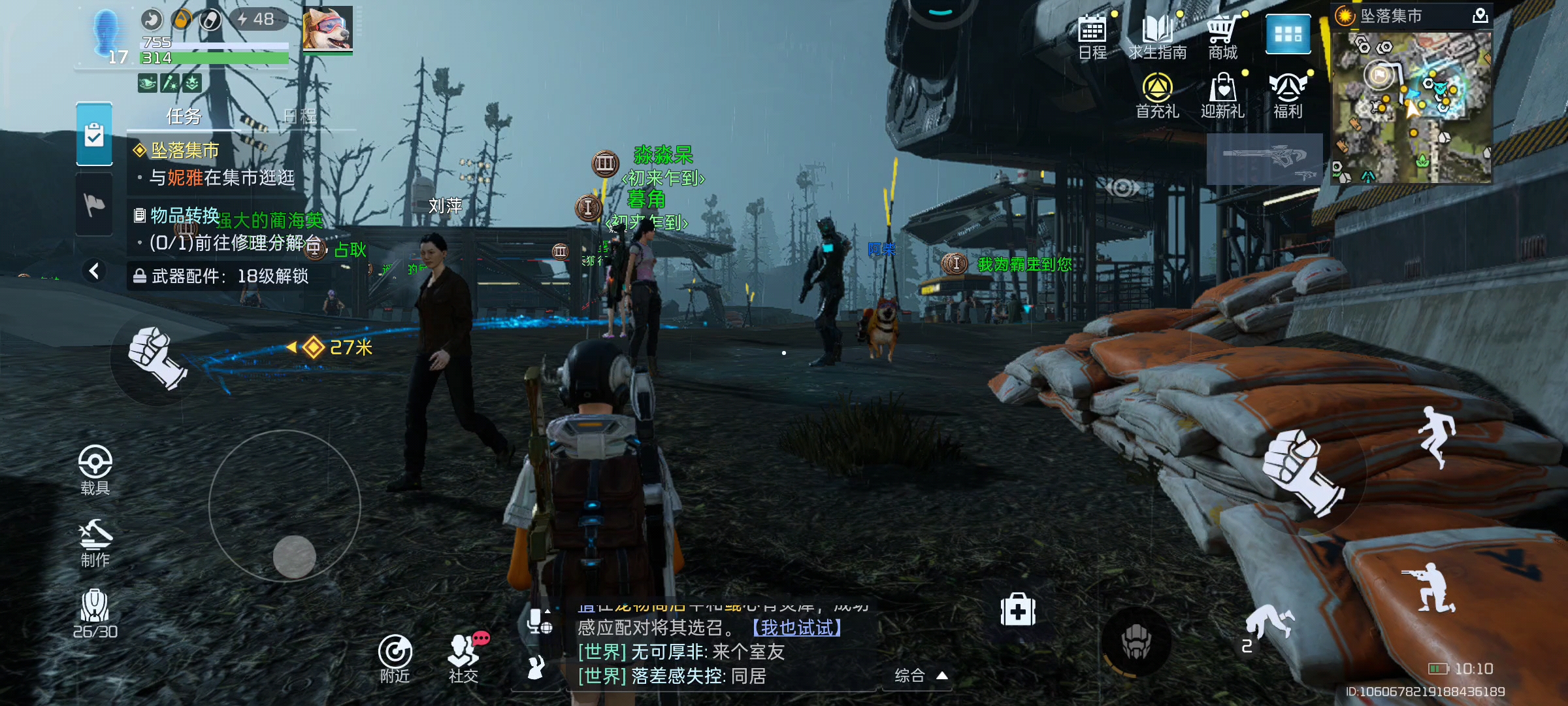Open the 商城 shop
Viewport: 1568px width, 706px height.
click(x=1222, y=36)
